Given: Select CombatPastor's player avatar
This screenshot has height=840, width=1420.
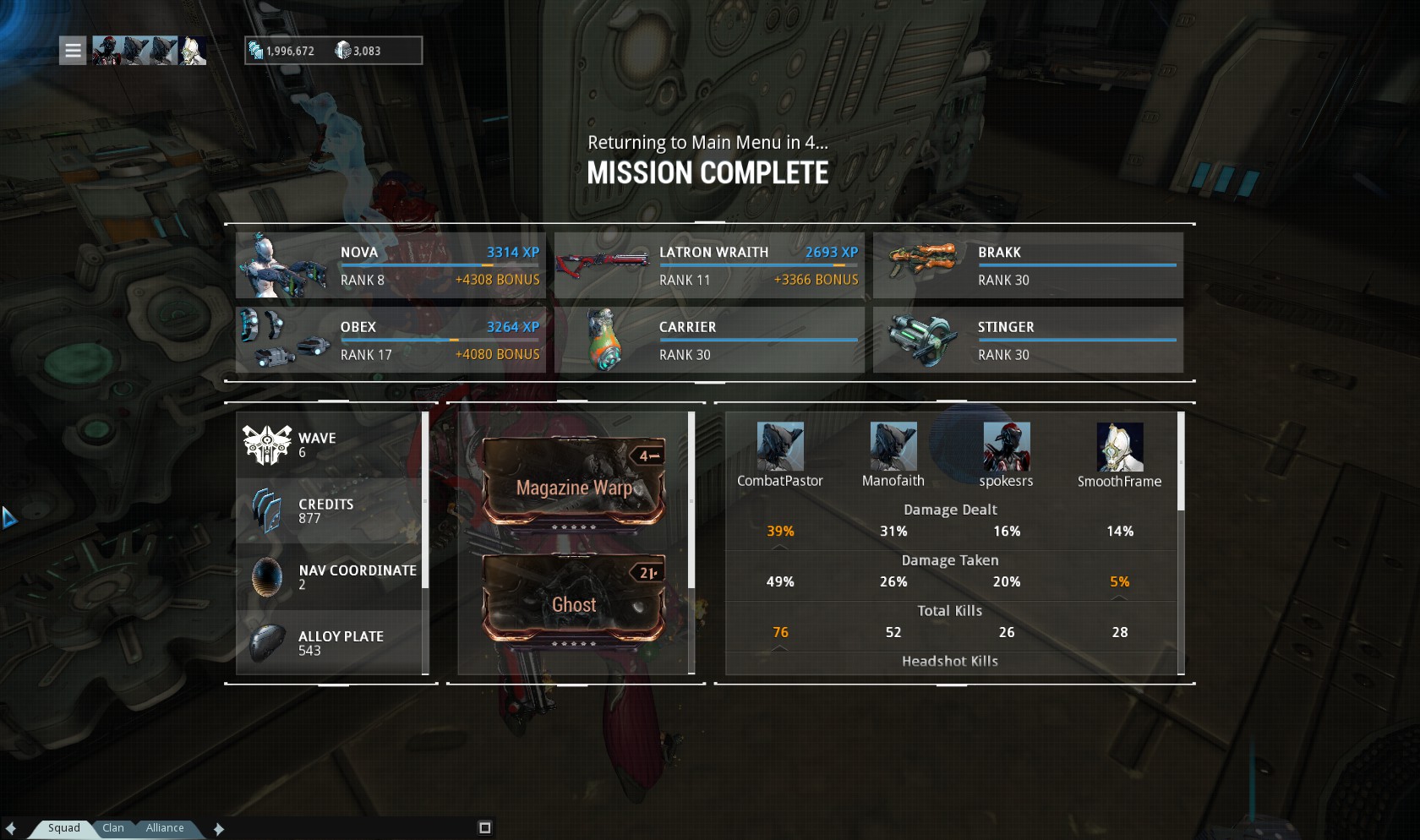Looking at the screenshot, I should pos(779,447).
